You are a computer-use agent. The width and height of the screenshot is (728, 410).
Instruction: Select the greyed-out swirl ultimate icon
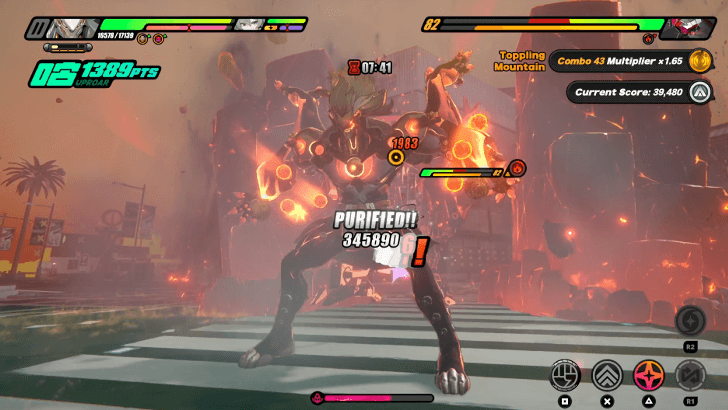[690, 321]
